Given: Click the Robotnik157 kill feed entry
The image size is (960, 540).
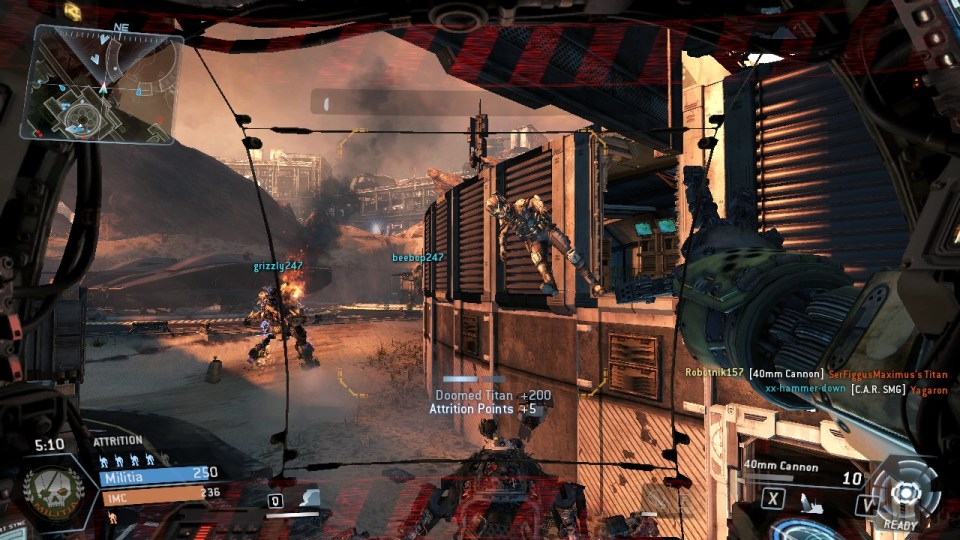Looking at the screenshot, I should pyautogui.click(x=814, y=374).
